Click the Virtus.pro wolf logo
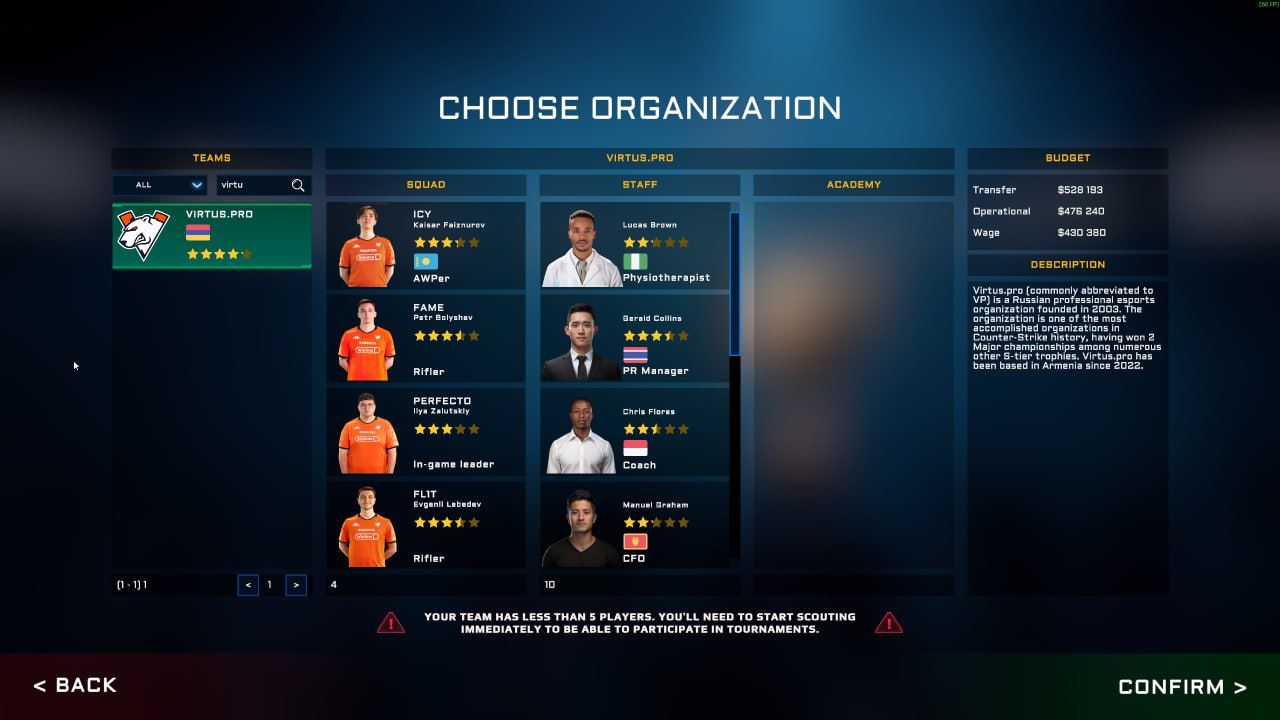 [x=143, y=232]
